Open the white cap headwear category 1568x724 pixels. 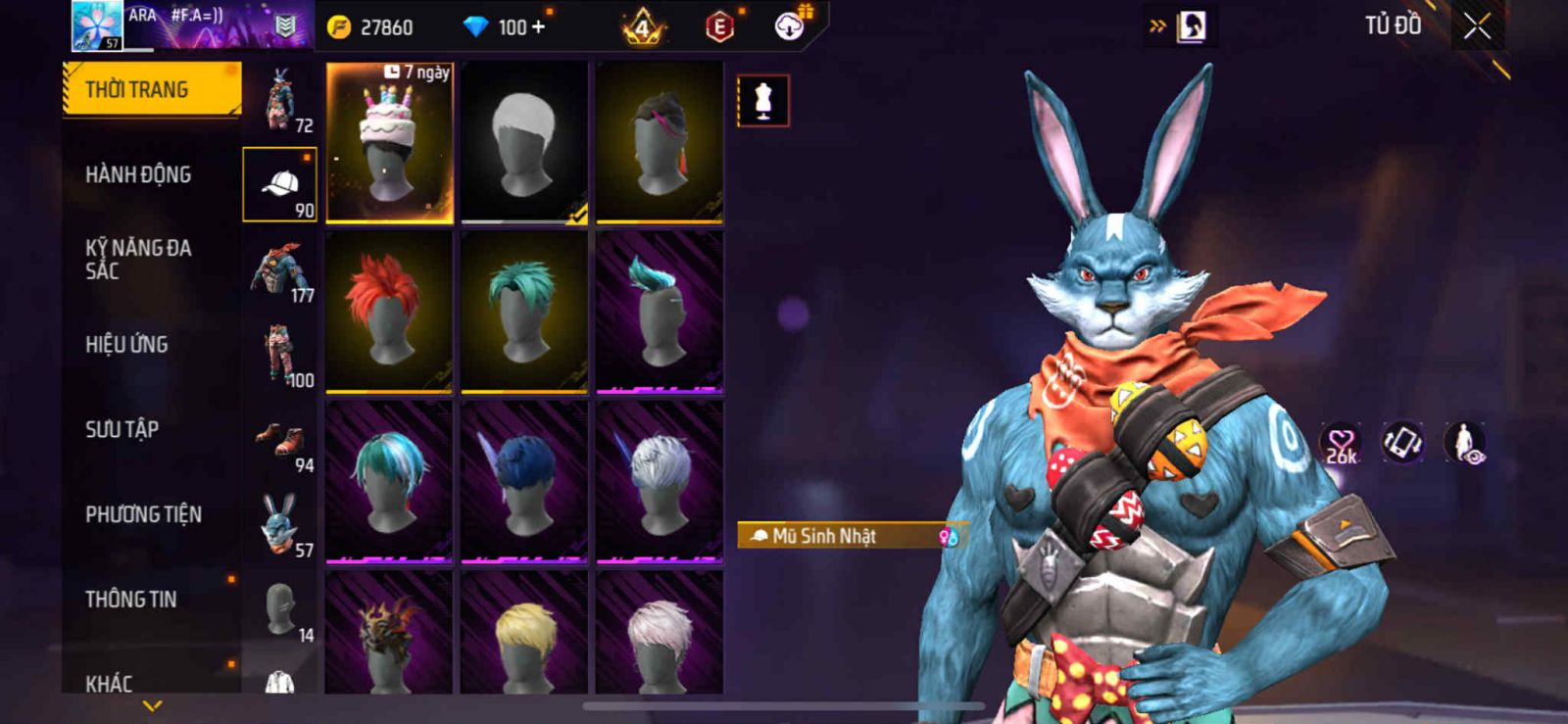[x=280, y=184]
